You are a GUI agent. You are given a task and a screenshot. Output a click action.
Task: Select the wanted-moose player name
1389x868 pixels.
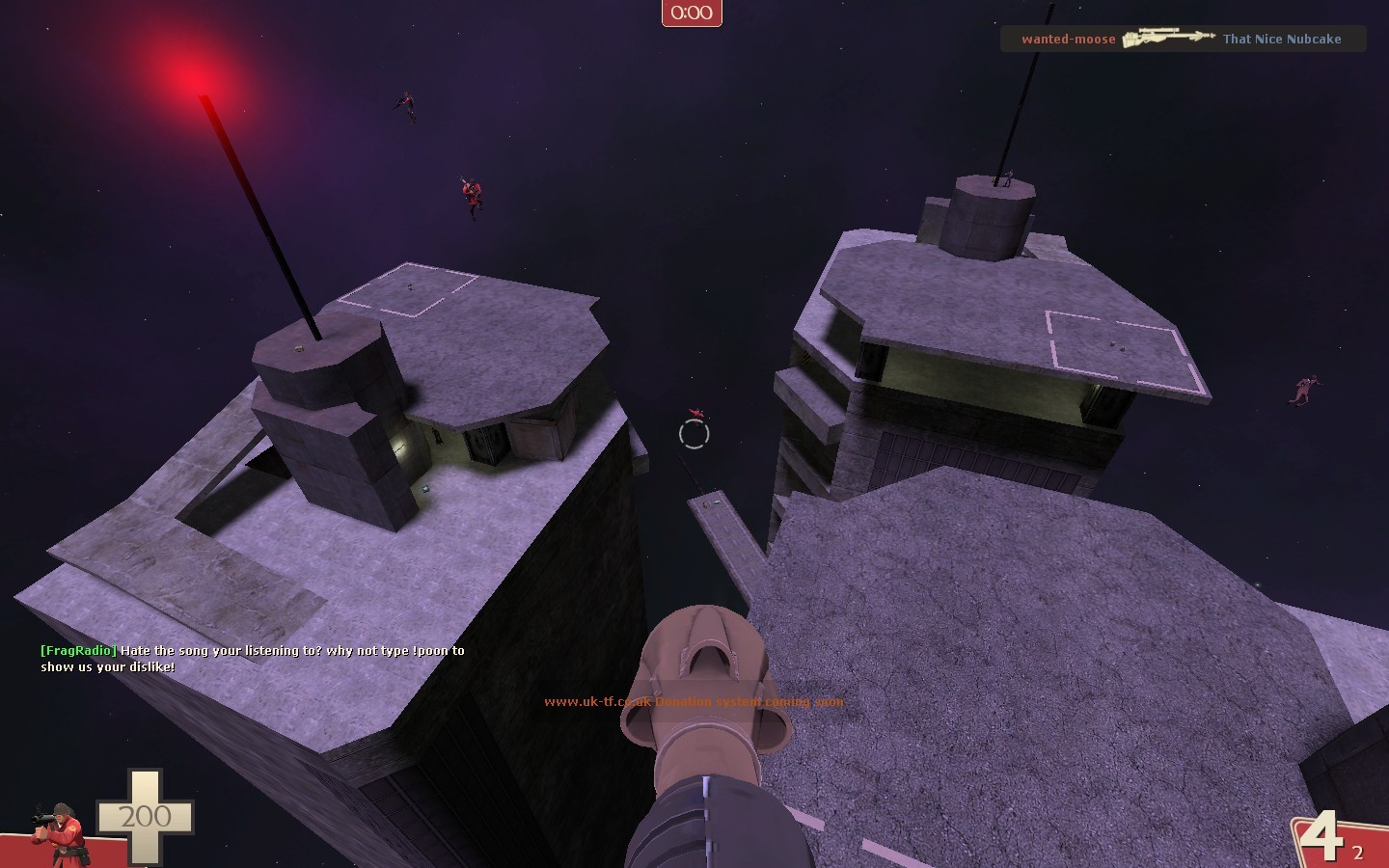pyautogui.click(x=1067, y=40)
